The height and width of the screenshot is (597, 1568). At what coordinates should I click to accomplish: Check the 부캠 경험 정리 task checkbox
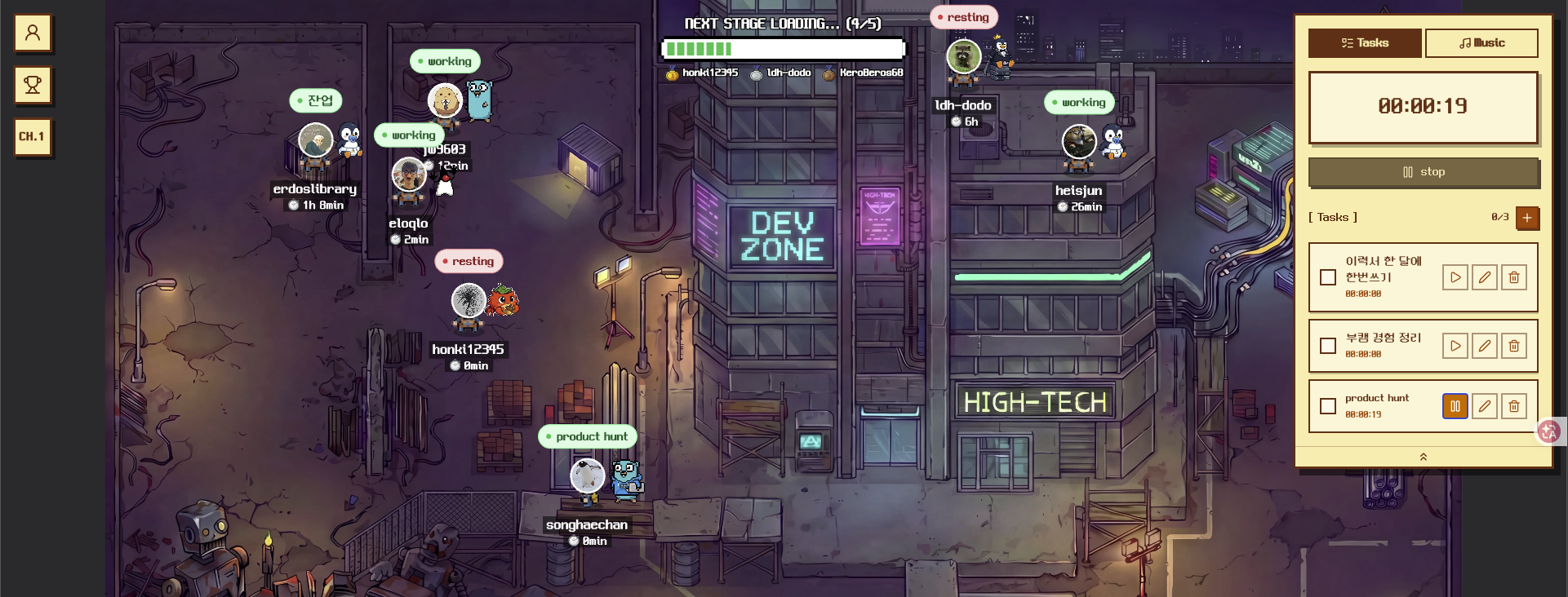point(1328,346)
